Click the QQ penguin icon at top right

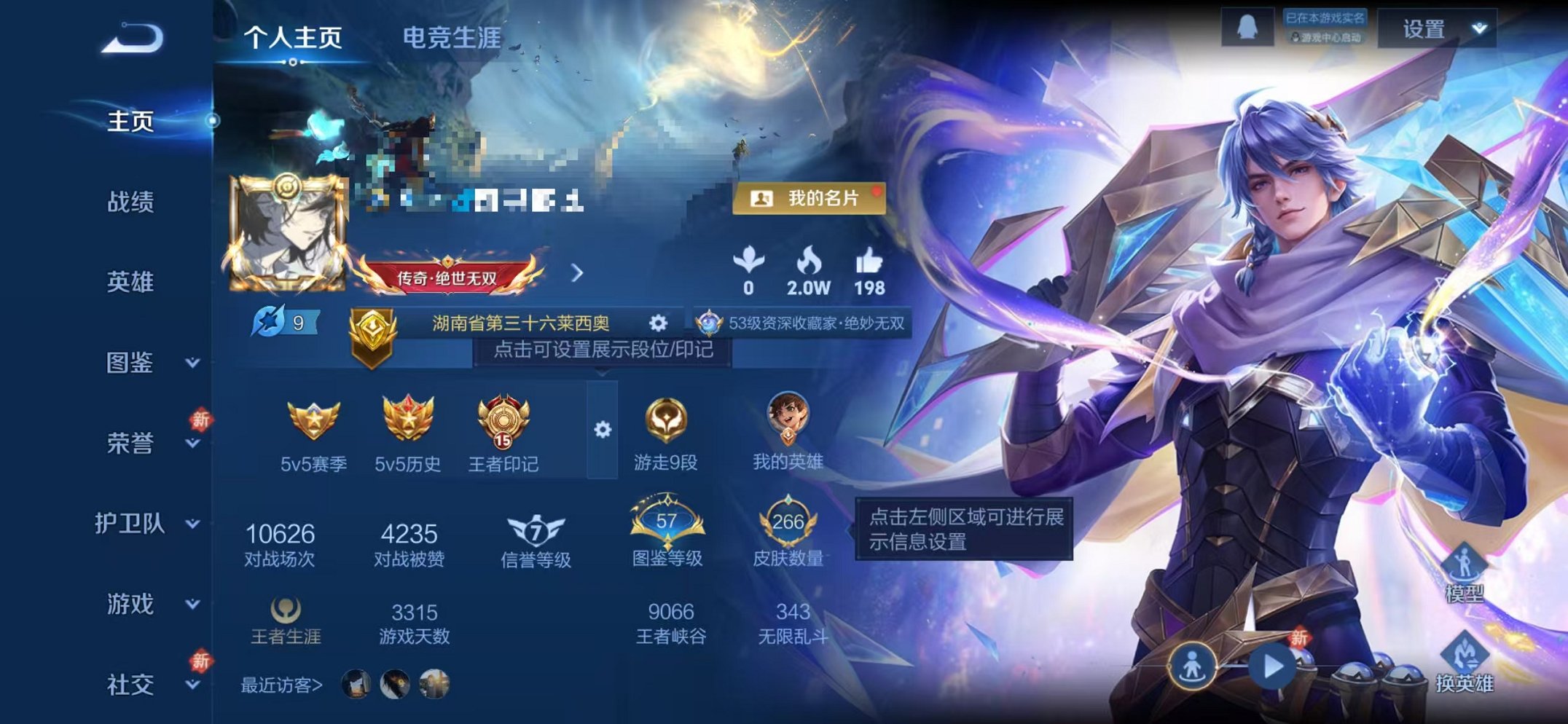pos(1246,28)
